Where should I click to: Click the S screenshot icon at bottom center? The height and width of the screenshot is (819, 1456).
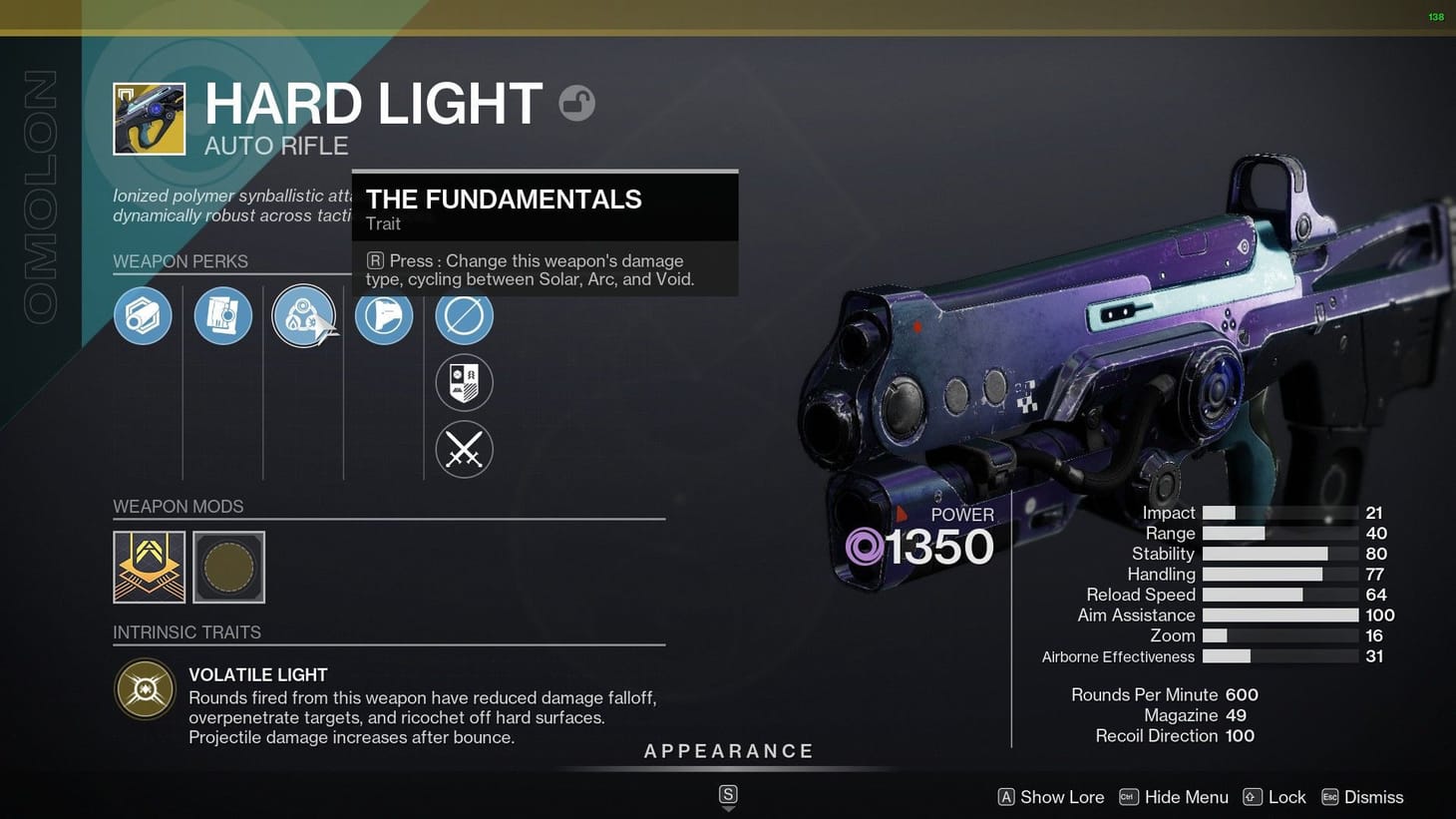728,796
